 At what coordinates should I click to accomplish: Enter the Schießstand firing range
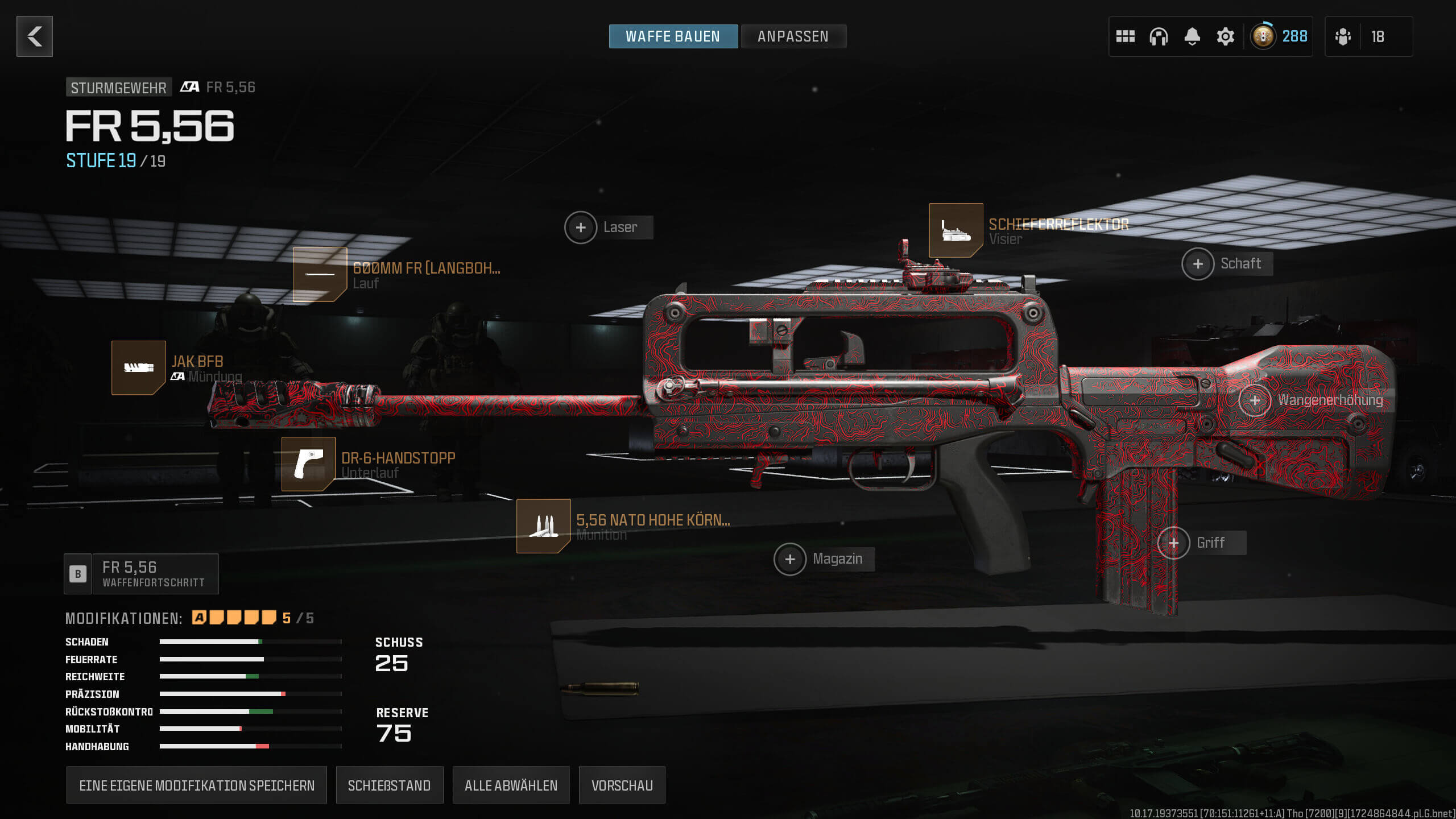click(x=389, y=785)
